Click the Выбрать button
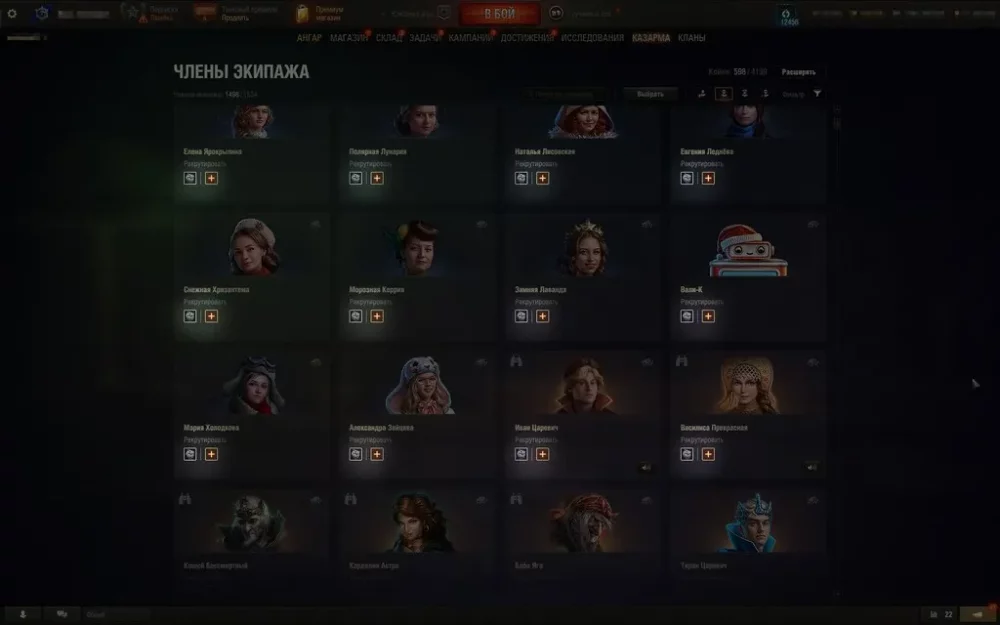This screenshot has height=625, width=1000. pyautogui.click(x=650, y=94)
